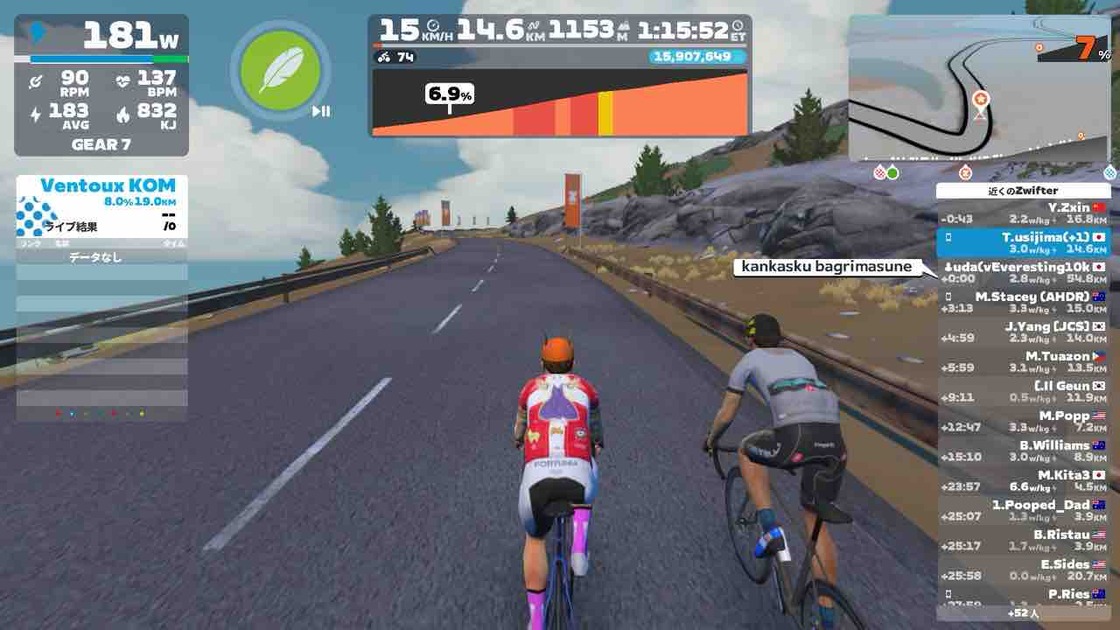The height and width of the screenshot is (630, 1120).
Task: Activate the feather lightweight power-up
Action: 280,70
